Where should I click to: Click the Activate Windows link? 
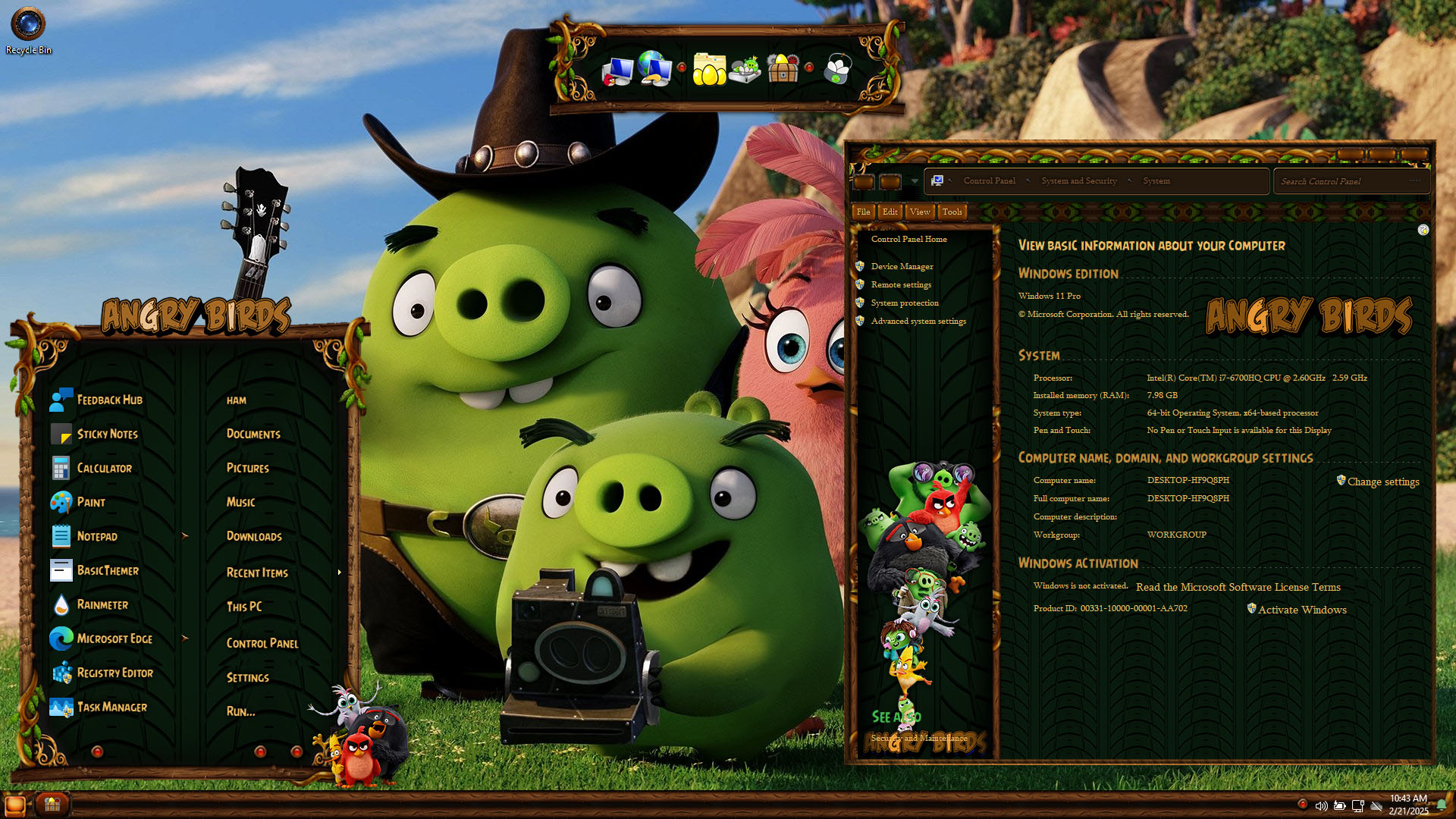[1301, 610]
